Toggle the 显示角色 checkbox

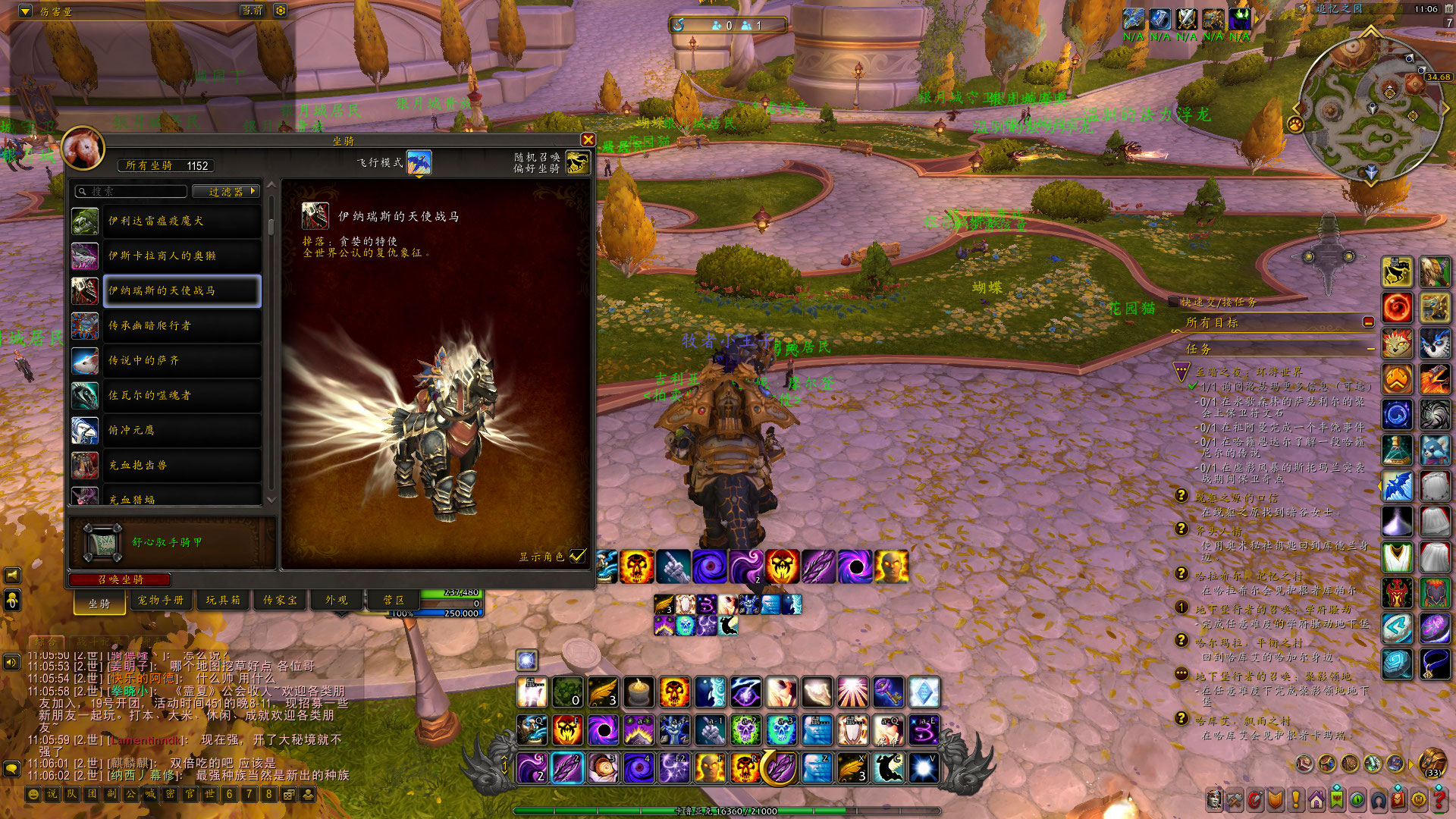(x=578, y=556)
